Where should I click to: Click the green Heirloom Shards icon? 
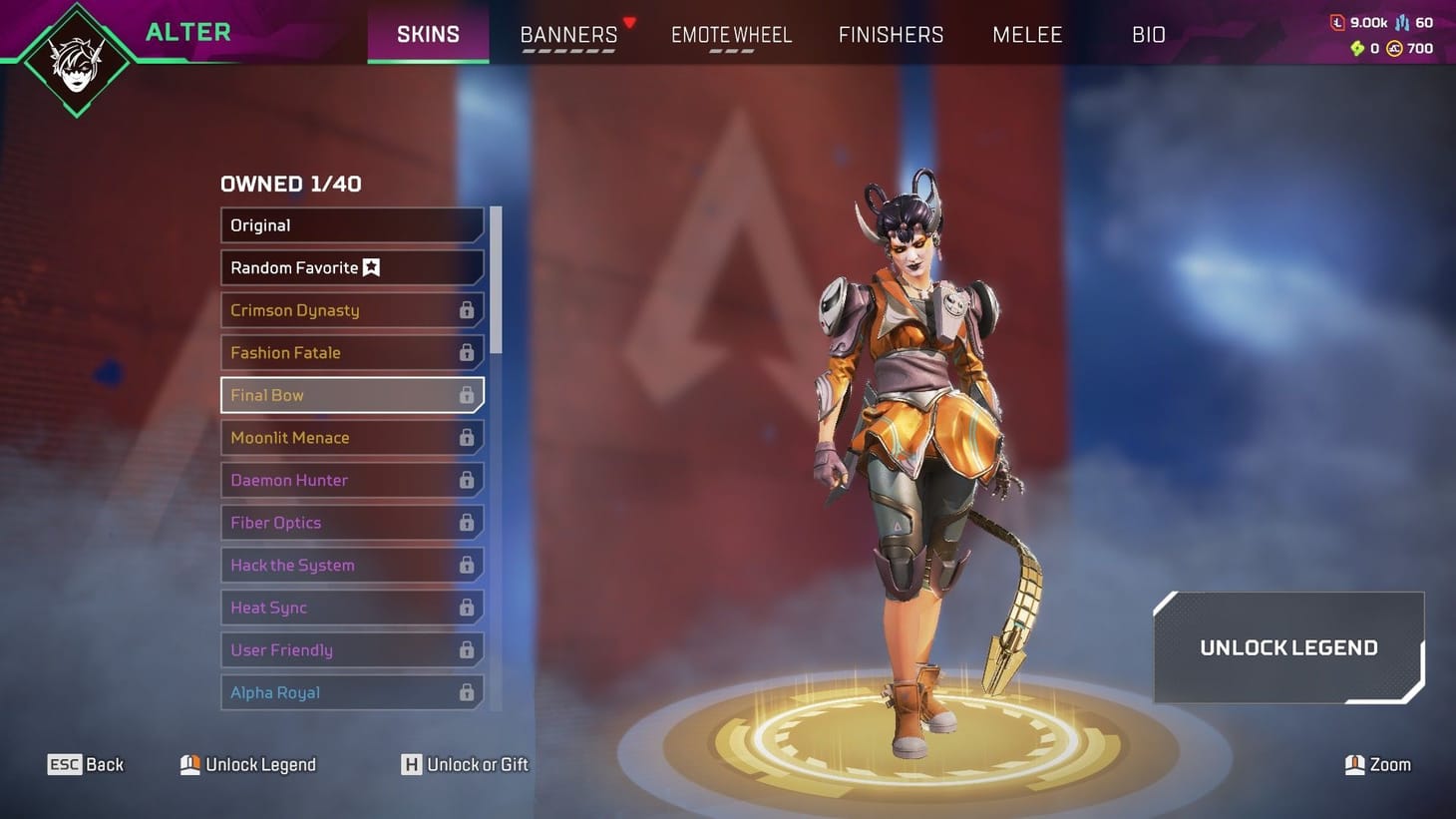tap(1358, 48)
